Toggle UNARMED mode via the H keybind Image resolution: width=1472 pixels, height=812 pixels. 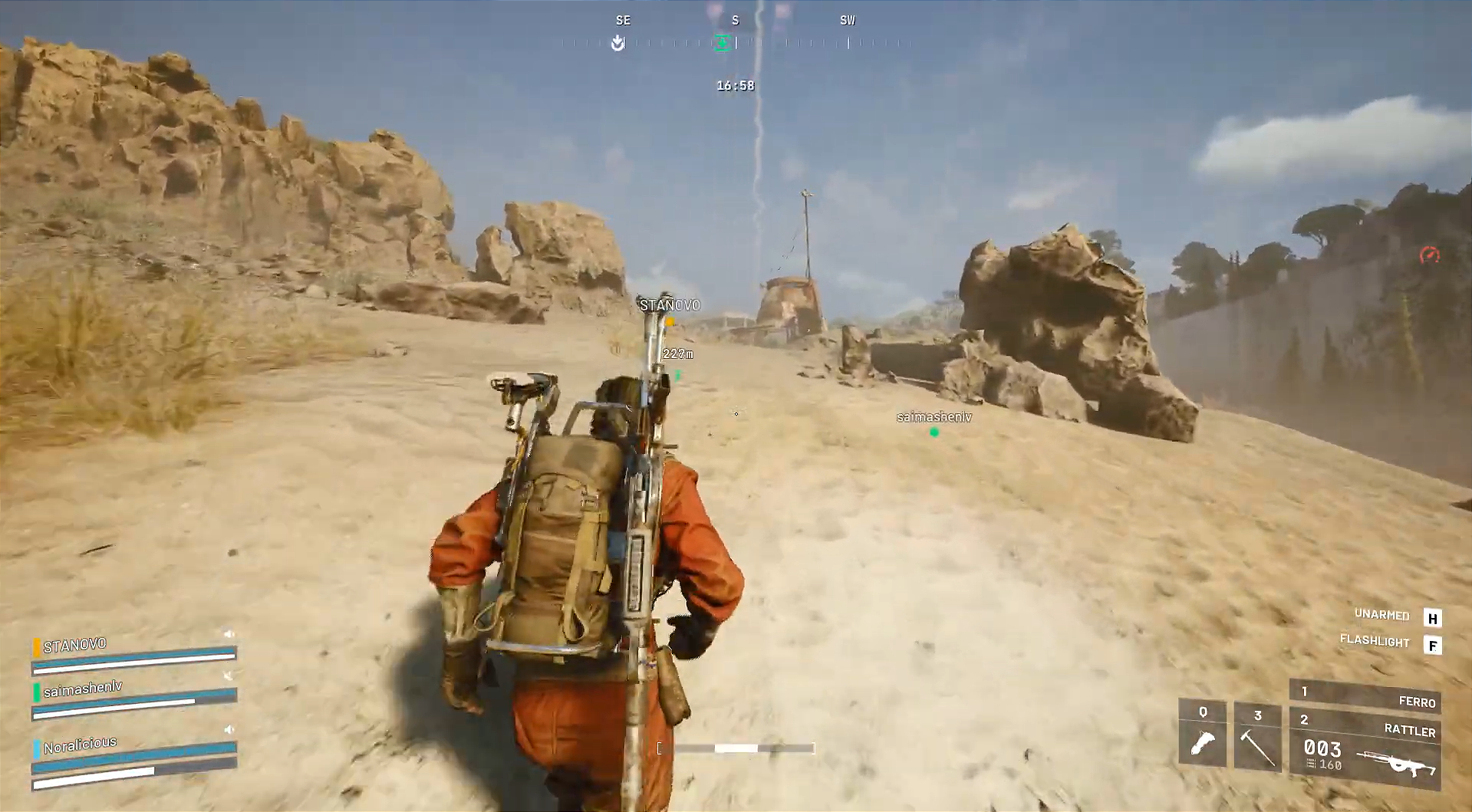pyautogui.click(x=1432, y=616)
